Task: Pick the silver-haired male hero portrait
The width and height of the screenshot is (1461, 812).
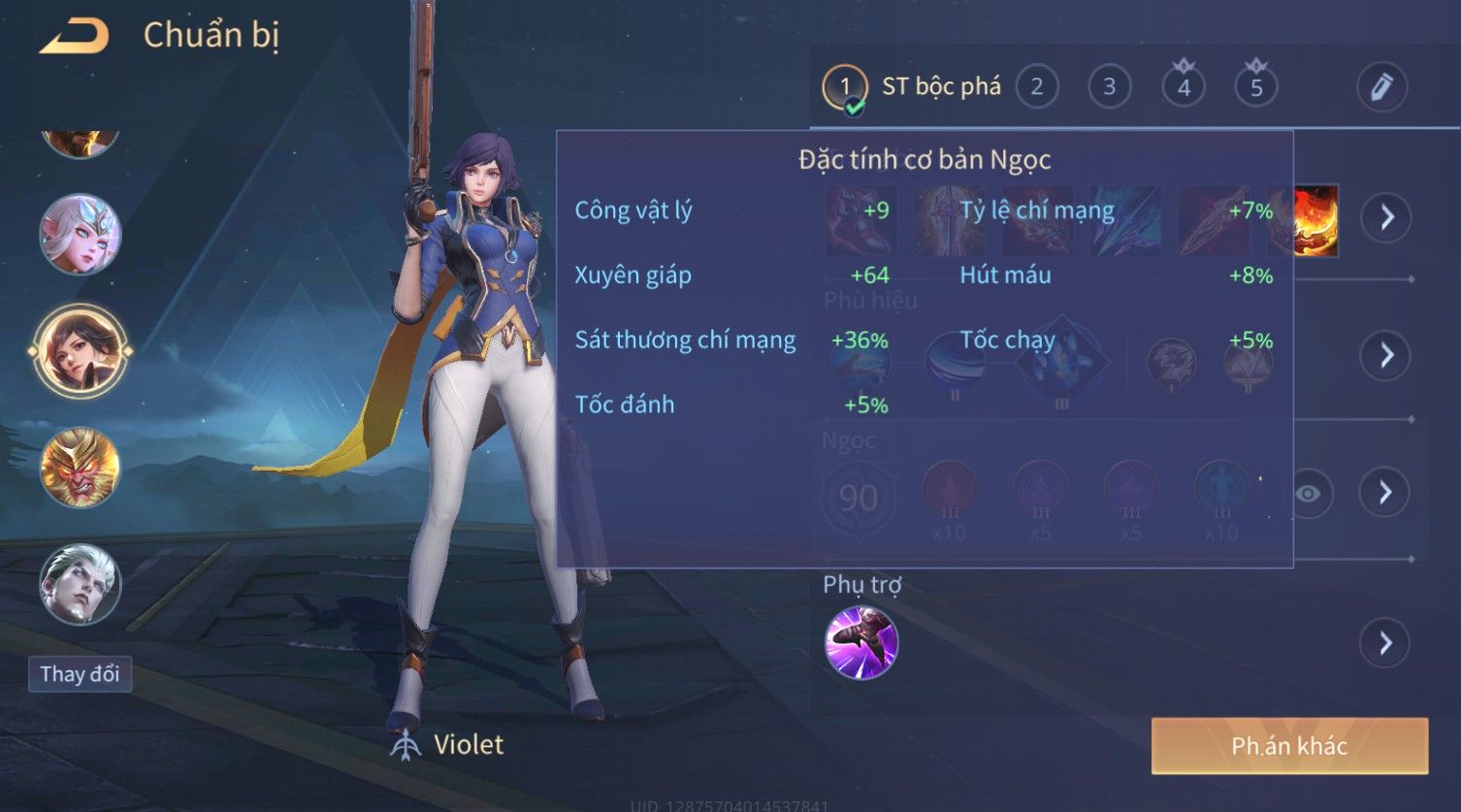Action: click(x=80, y=583)
